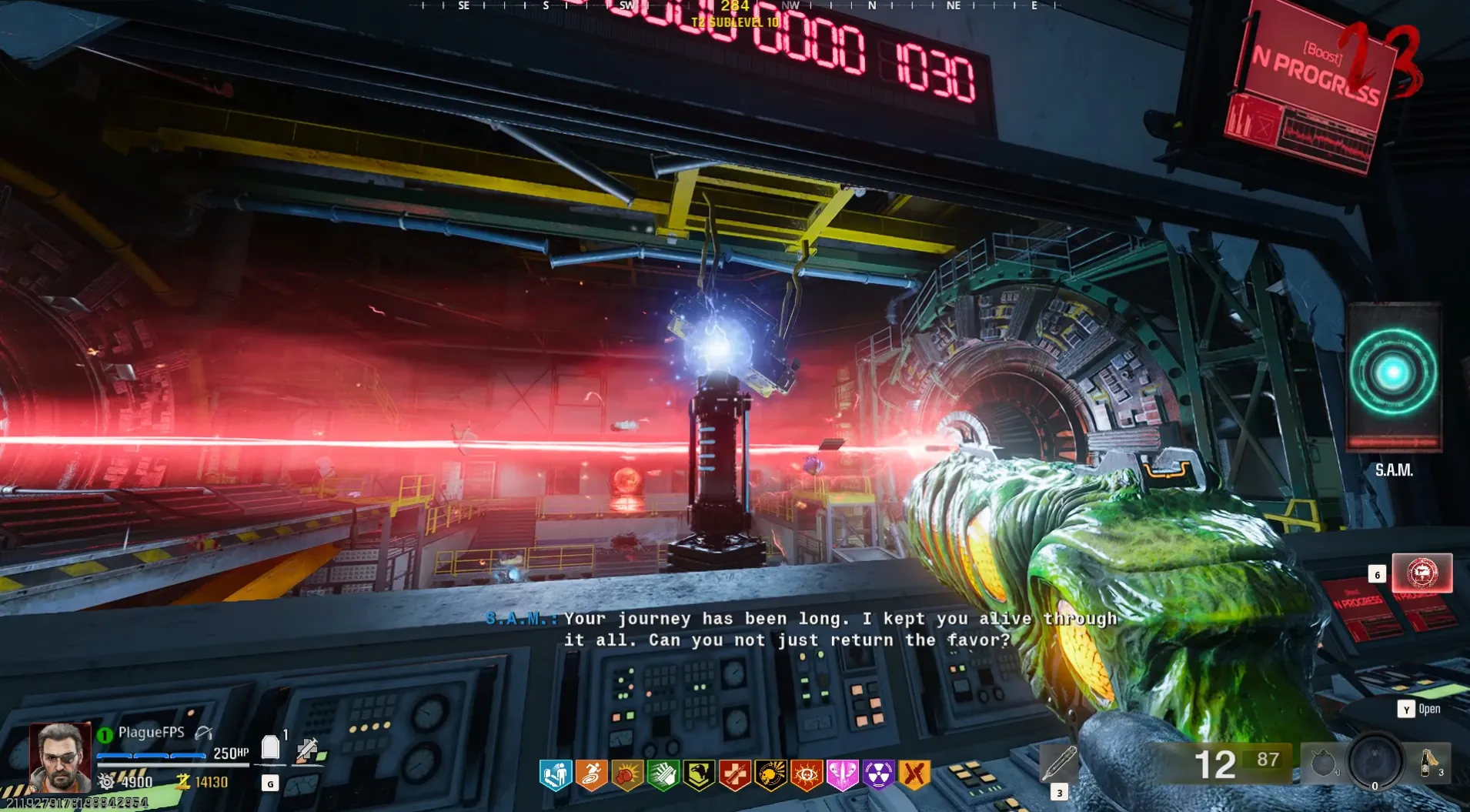The width and height of the screenshot is (1470, 812).
Task: Select the blue PhD Flopper slide perk icon
Action: coord(556,775)
